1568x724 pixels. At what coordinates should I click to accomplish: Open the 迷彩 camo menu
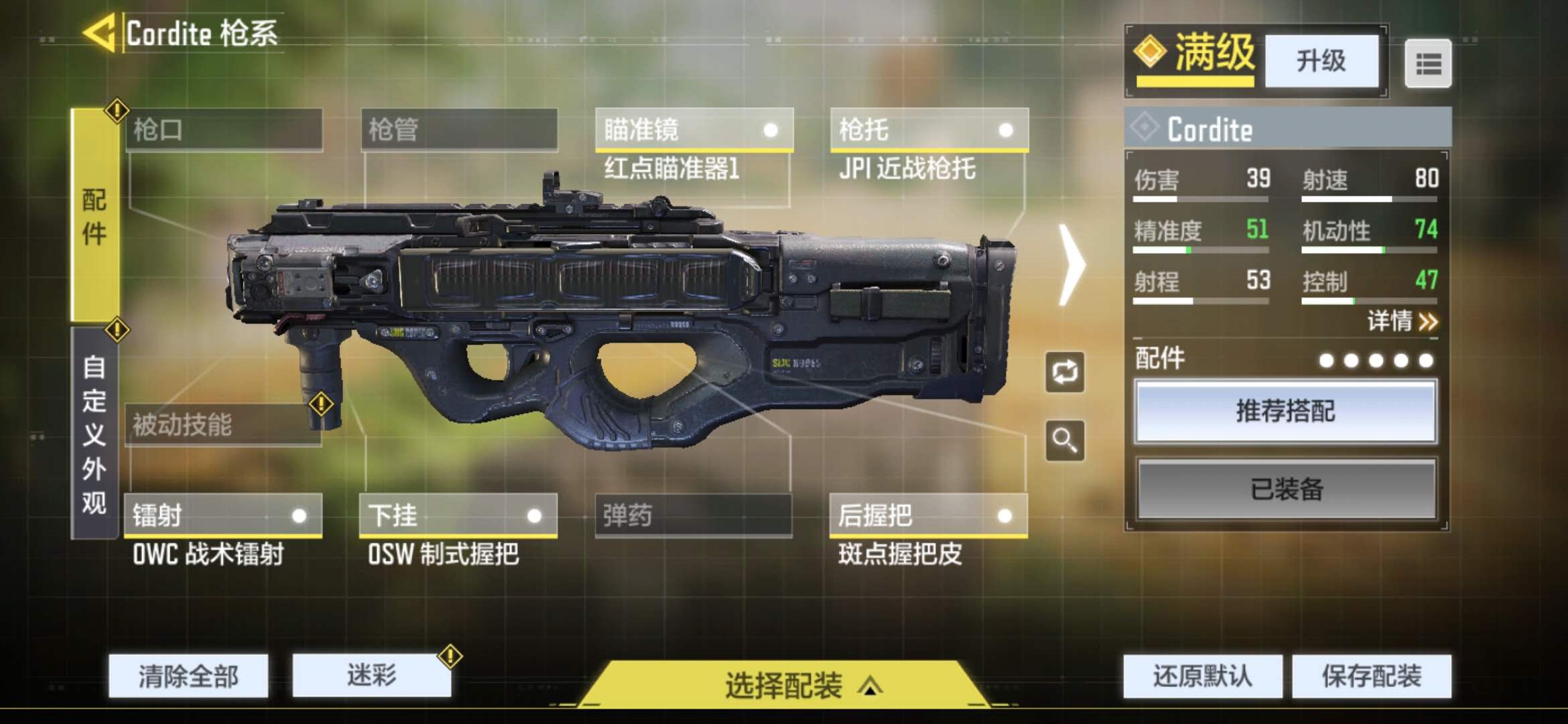(371, 676)
